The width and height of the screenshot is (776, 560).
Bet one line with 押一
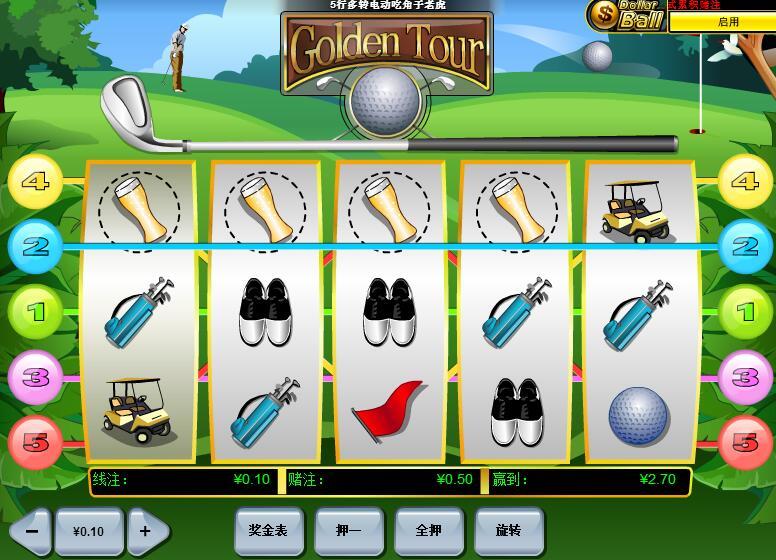[348, 531]
